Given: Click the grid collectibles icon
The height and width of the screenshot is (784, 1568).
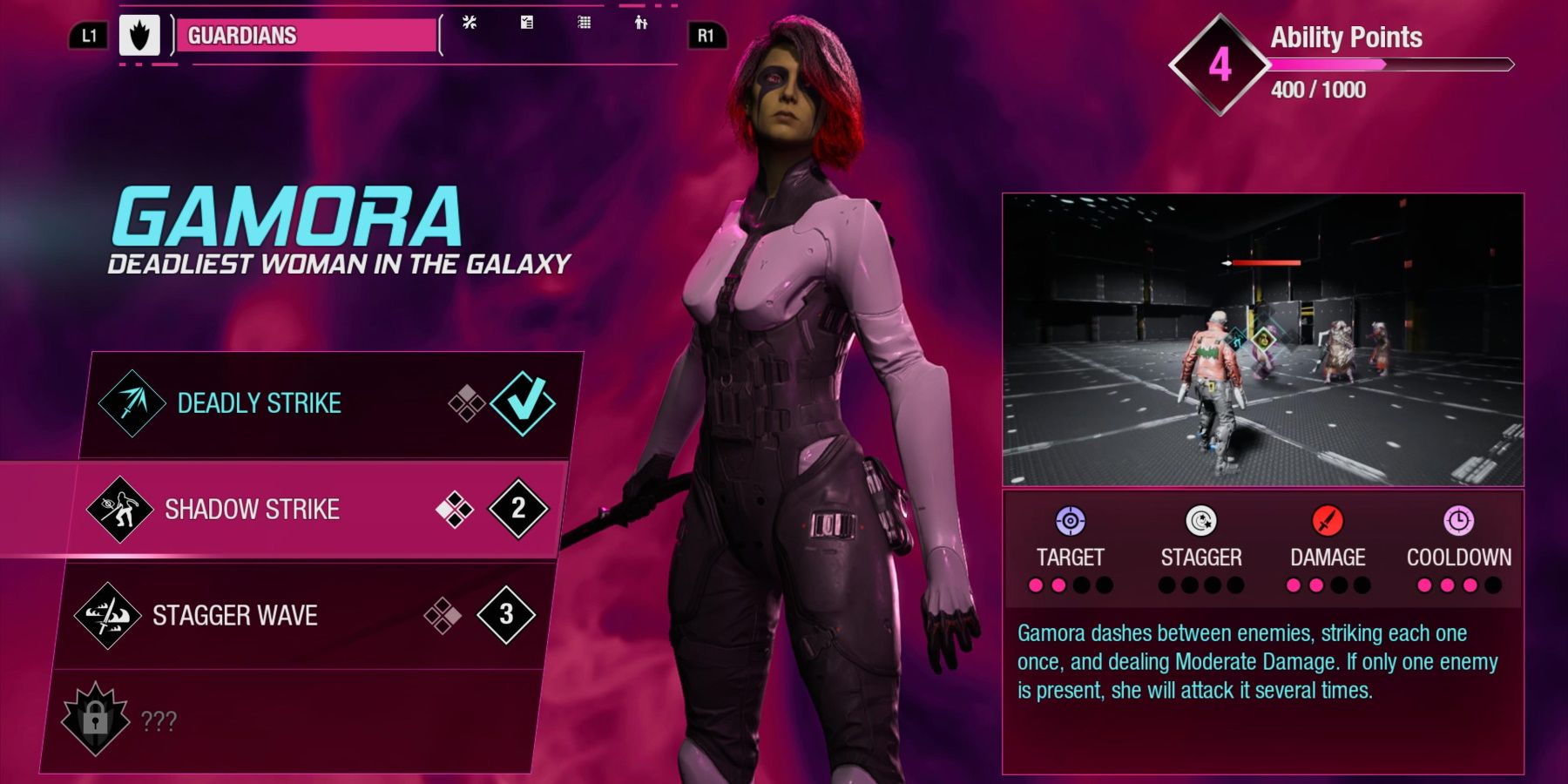Looking at the screenshot, I should click(584, 24).
